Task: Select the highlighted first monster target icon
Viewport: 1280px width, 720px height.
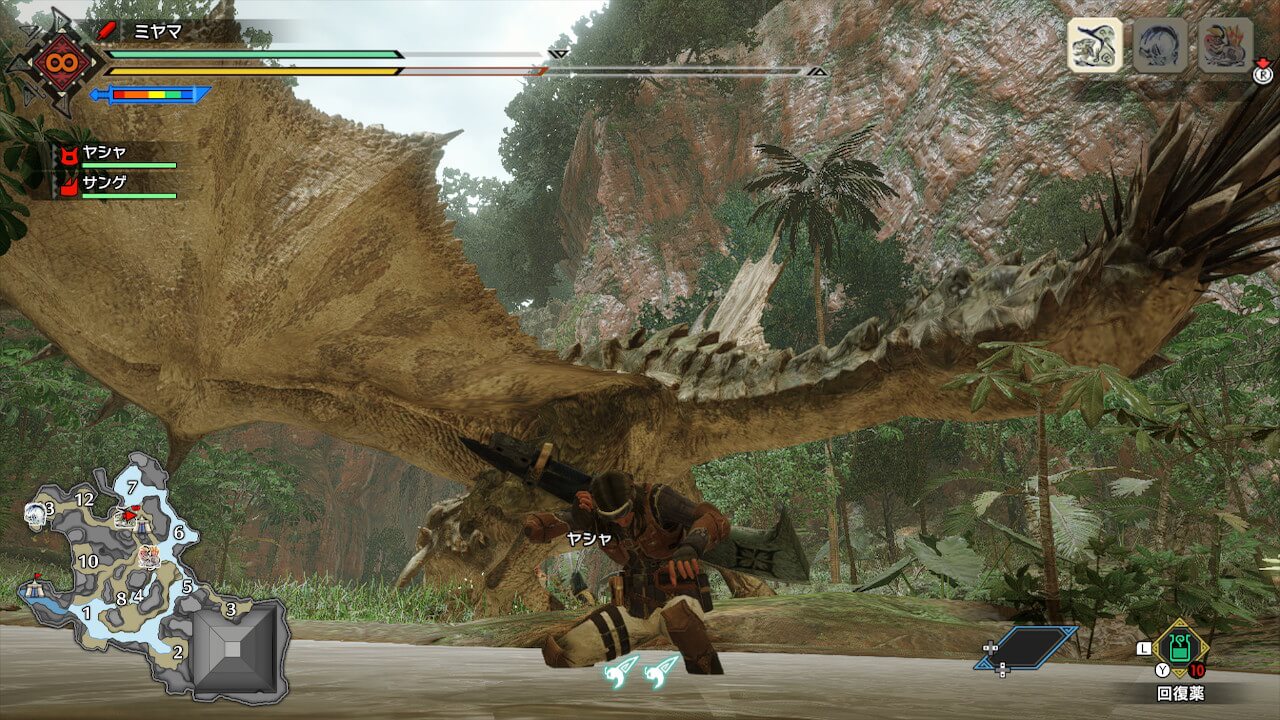Action: [x=1094, y=45]
